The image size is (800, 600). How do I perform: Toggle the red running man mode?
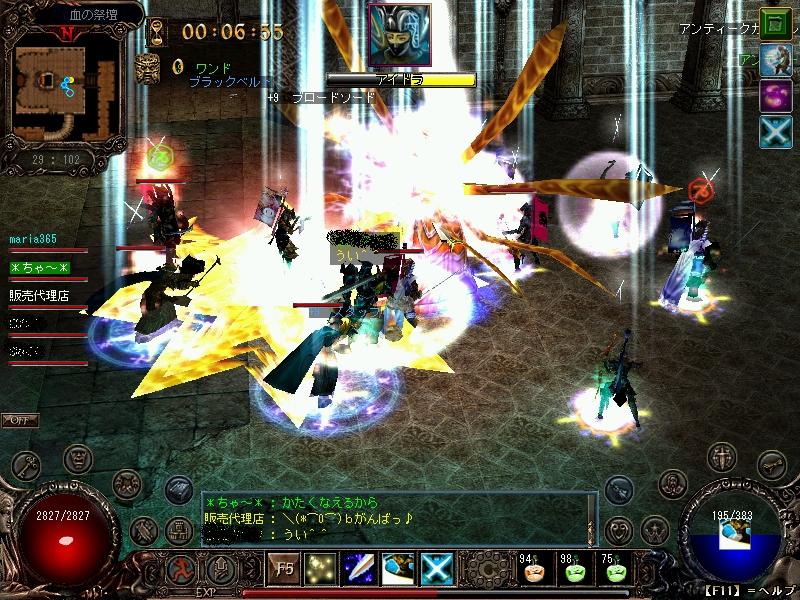coord(183,568)
